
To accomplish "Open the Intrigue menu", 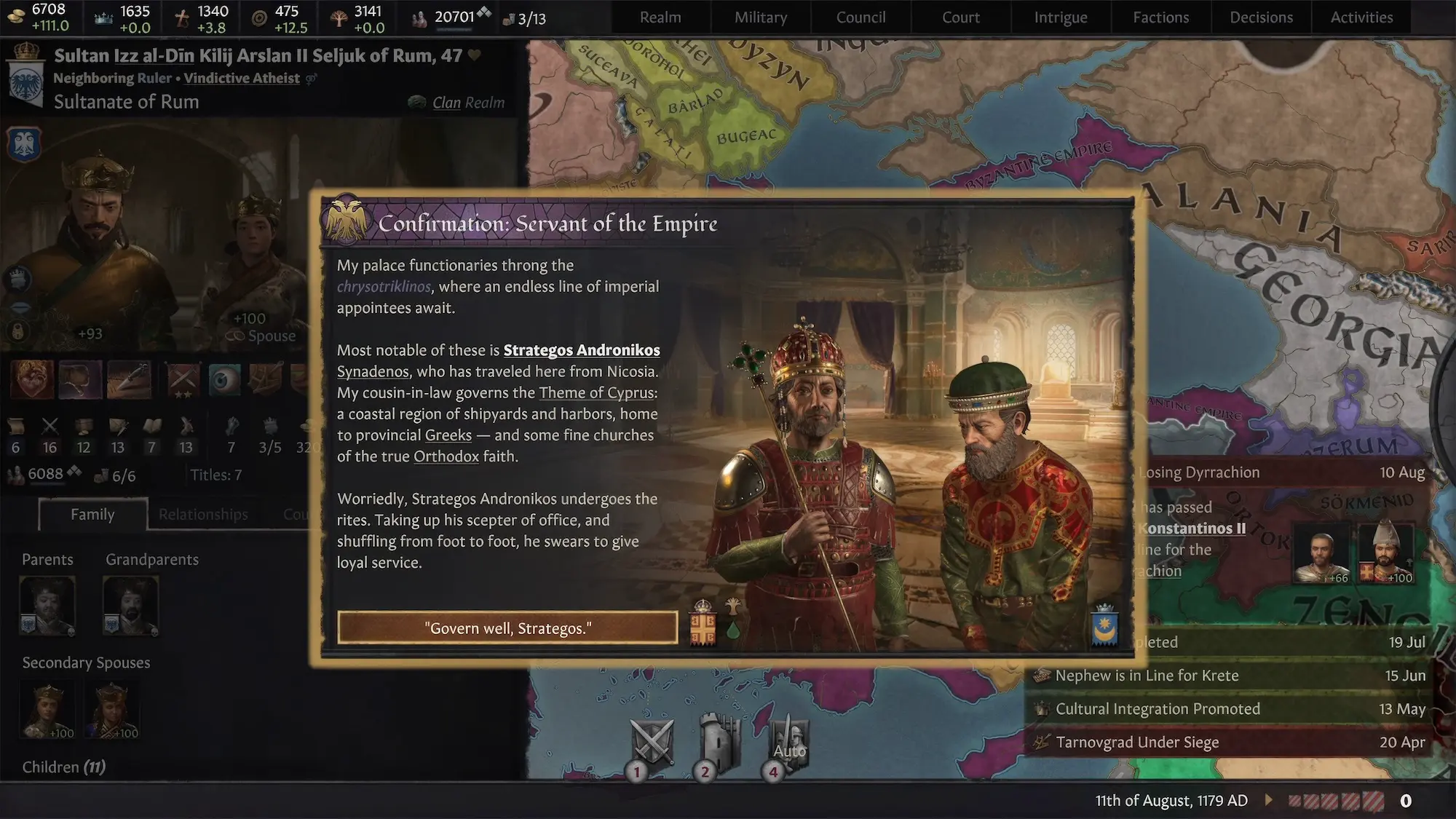I will pyautogui.click(x=1061, y=17).
